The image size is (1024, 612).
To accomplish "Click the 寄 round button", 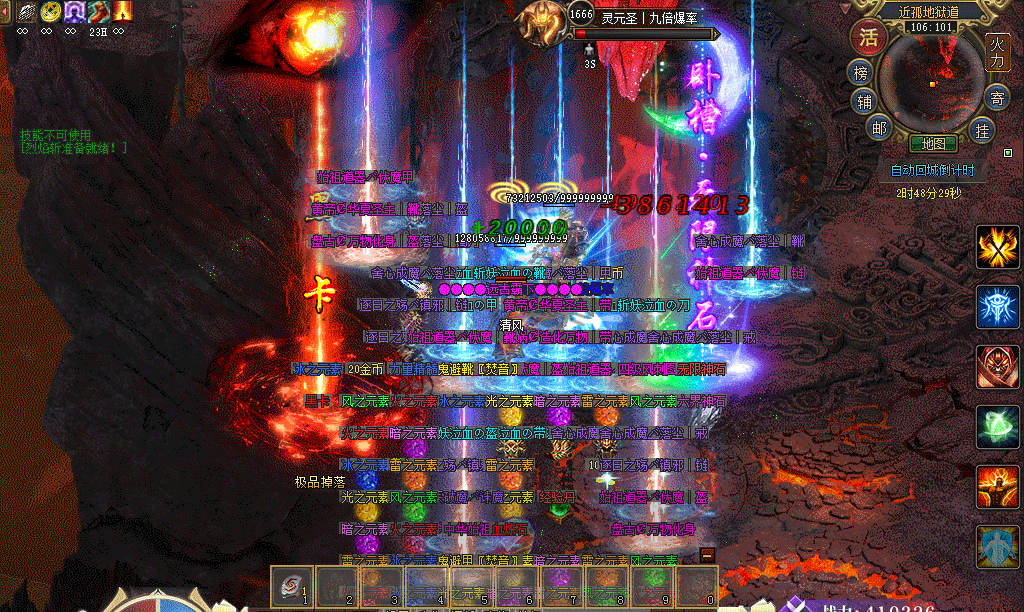I will (x=996, y=98).
